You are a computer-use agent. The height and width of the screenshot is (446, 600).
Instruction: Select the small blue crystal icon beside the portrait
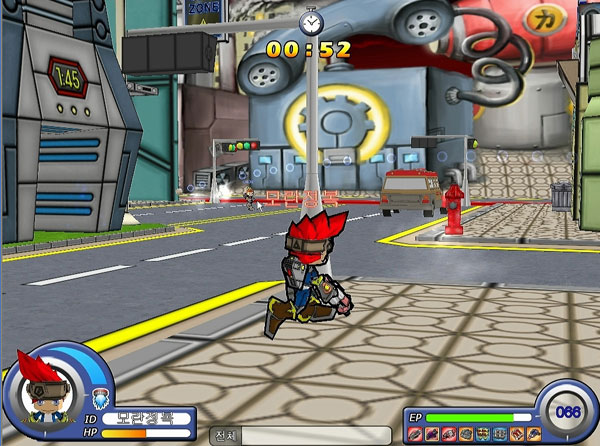pyautogui.click(x=98, y=400)
